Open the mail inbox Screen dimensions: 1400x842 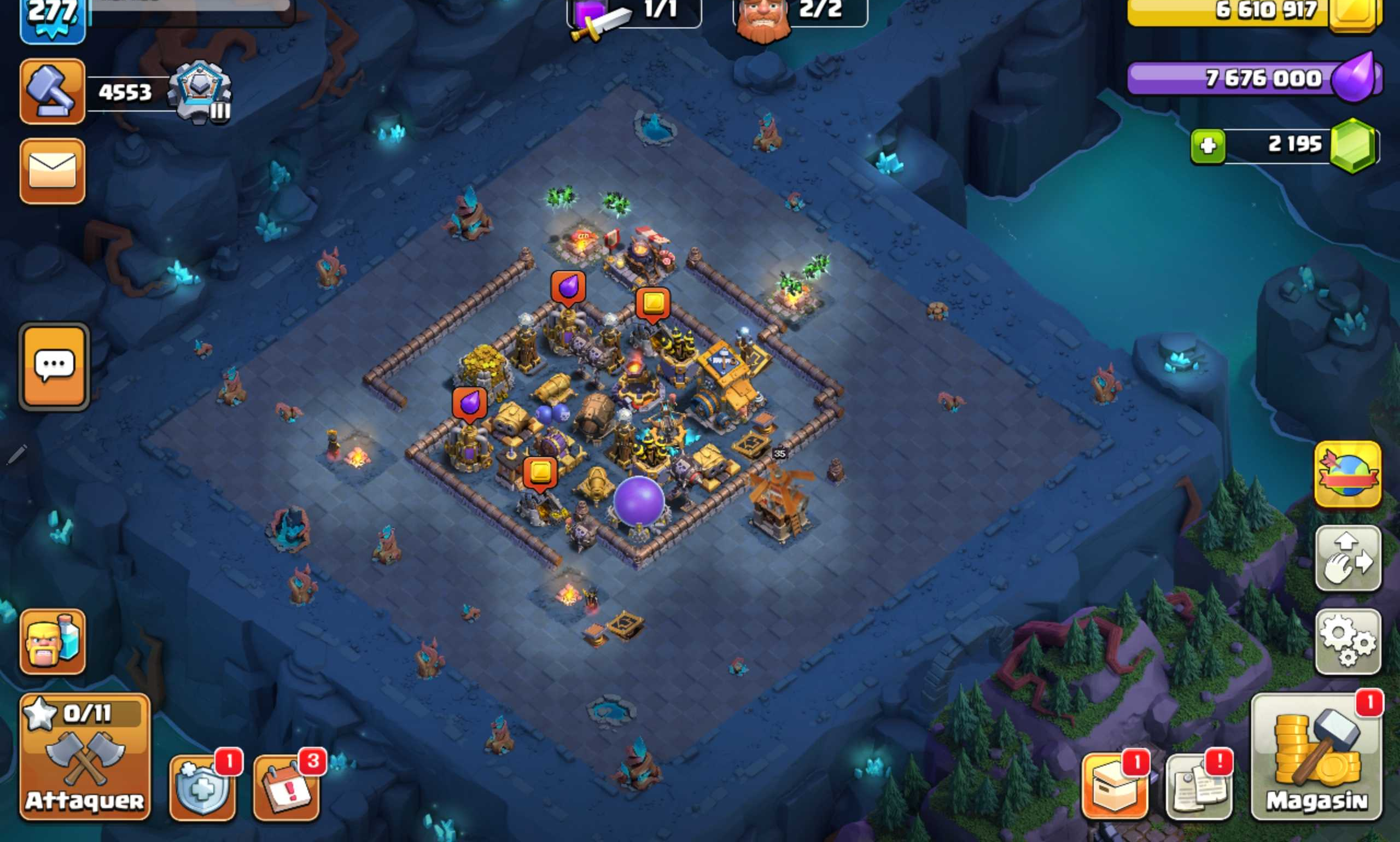pyautogui.click(x=53, y=170)
